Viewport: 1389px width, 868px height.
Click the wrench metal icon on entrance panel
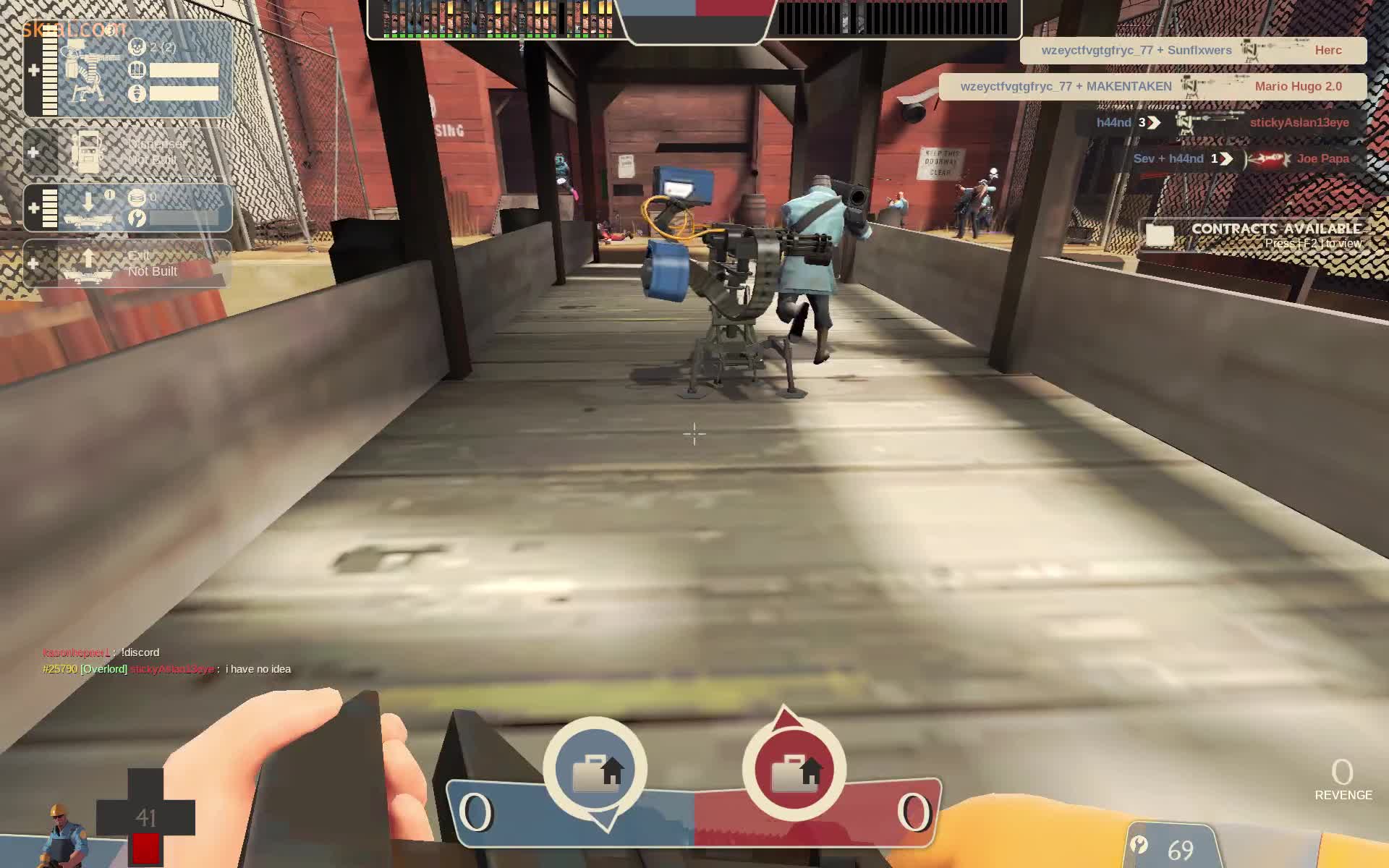coord(136,218)
